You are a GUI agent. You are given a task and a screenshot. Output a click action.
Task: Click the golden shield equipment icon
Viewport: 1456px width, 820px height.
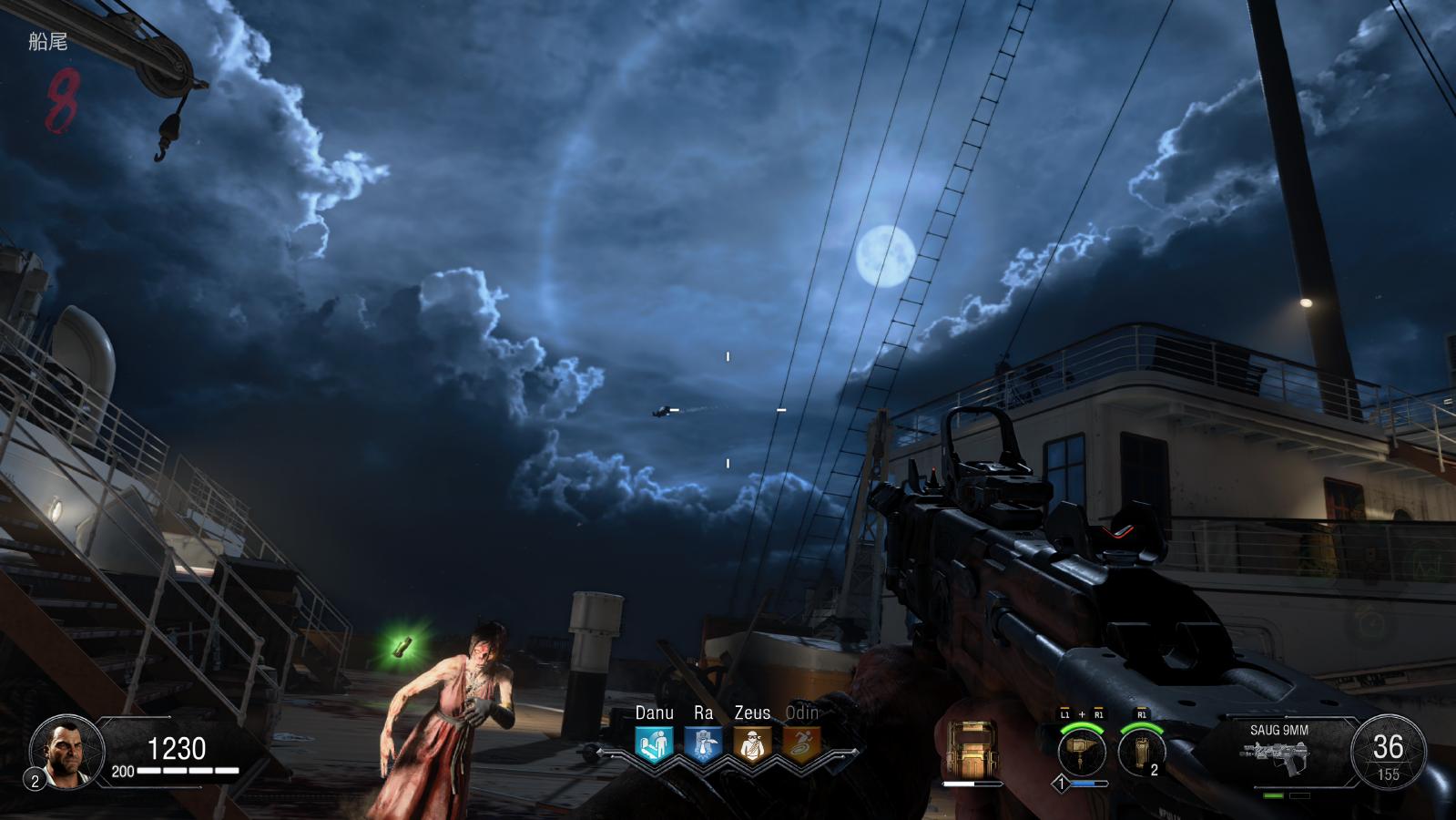[972, 749]
